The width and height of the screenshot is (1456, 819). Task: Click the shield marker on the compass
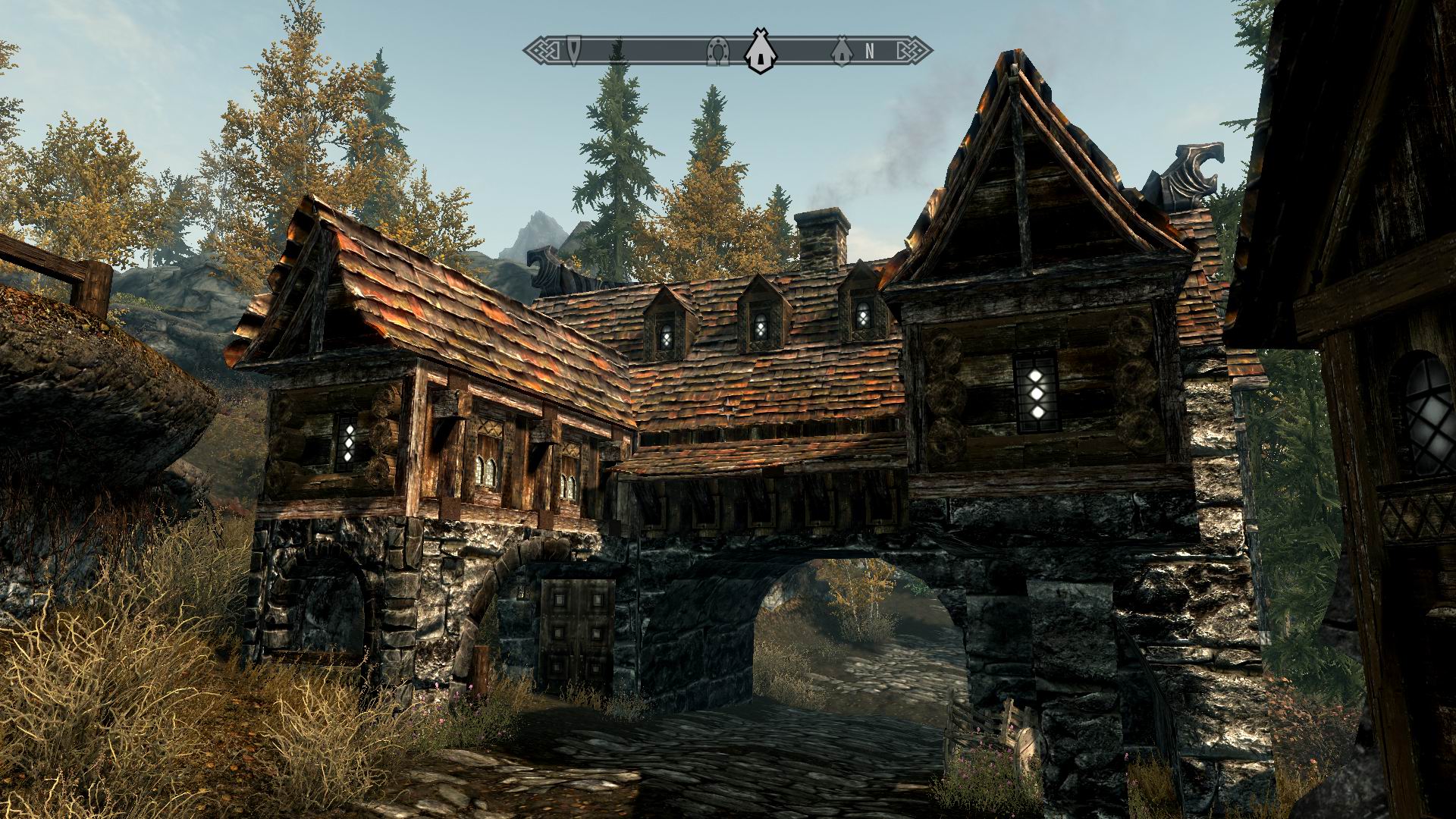(576, 51)
